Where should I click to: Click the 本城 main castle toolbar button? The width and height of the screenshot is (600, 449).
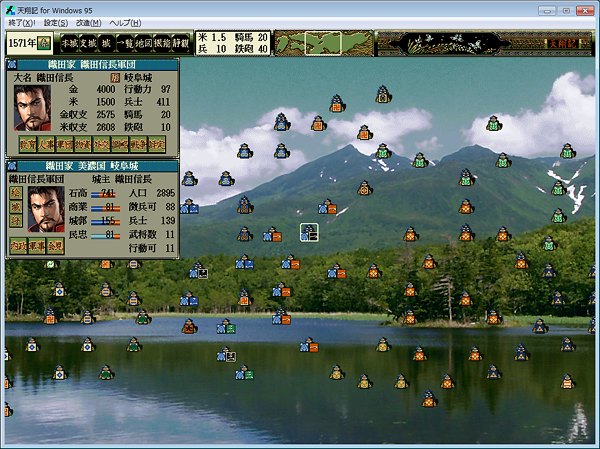[x=70, y=43]
